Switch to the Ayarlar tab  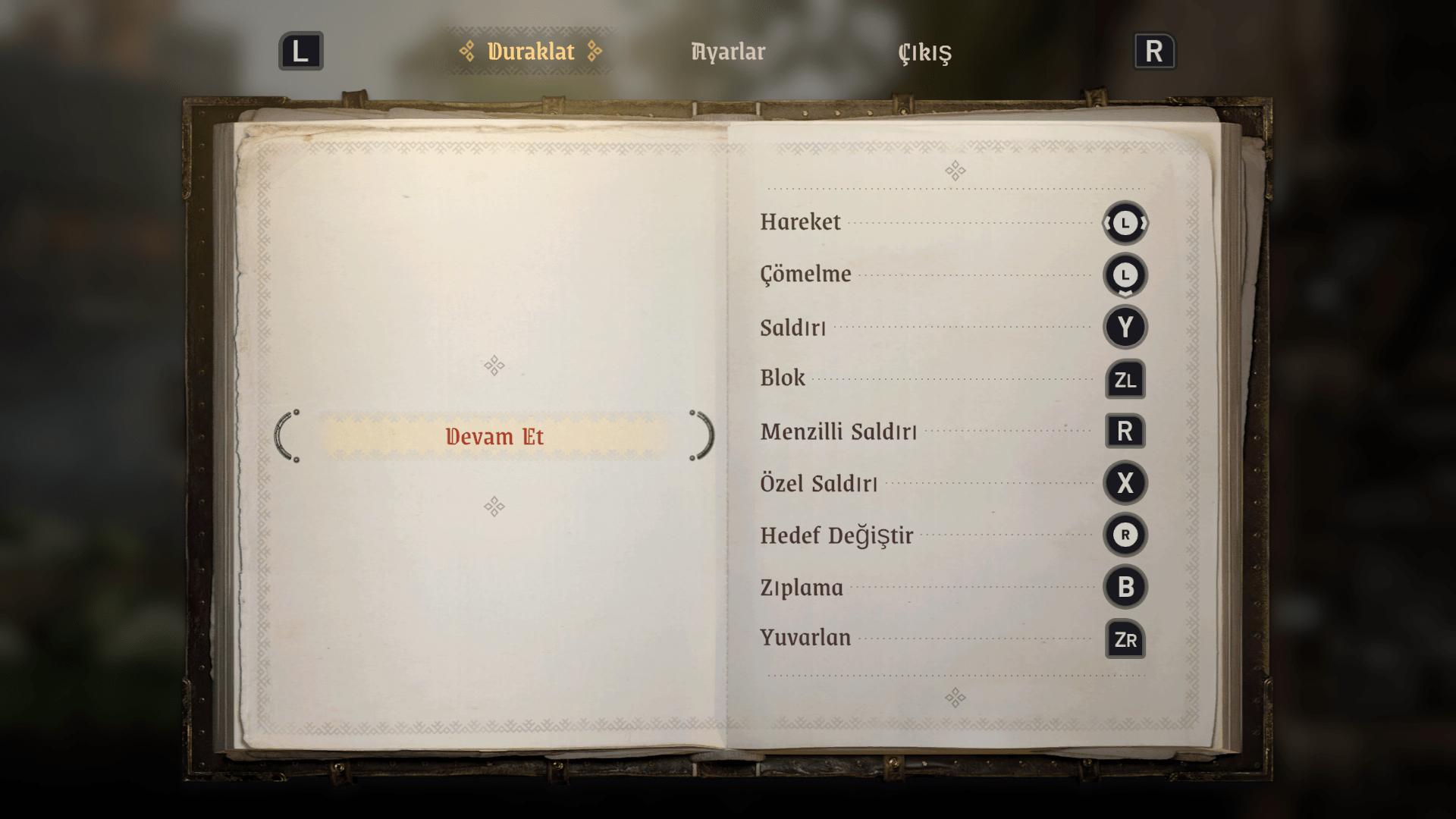point(728,52)
